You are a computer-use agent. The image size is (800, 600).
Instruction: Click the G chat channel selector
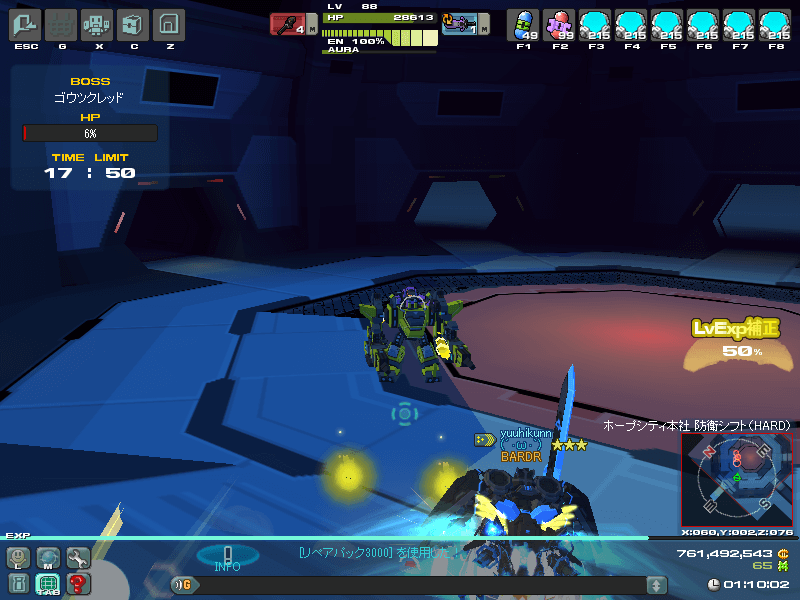184,585
